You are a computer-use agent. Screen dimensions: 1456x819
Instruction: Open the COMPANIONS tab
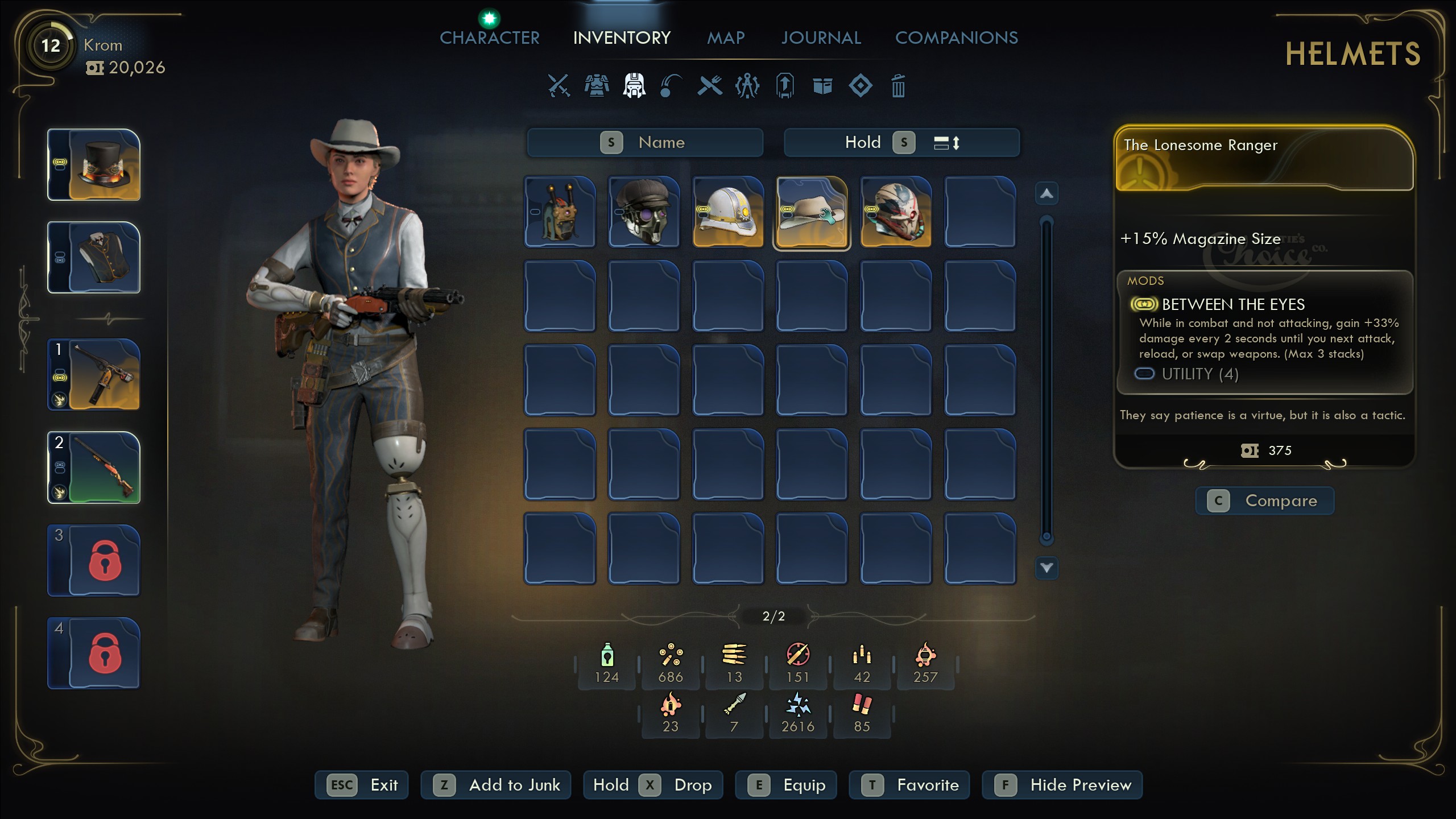coord(957,38)
